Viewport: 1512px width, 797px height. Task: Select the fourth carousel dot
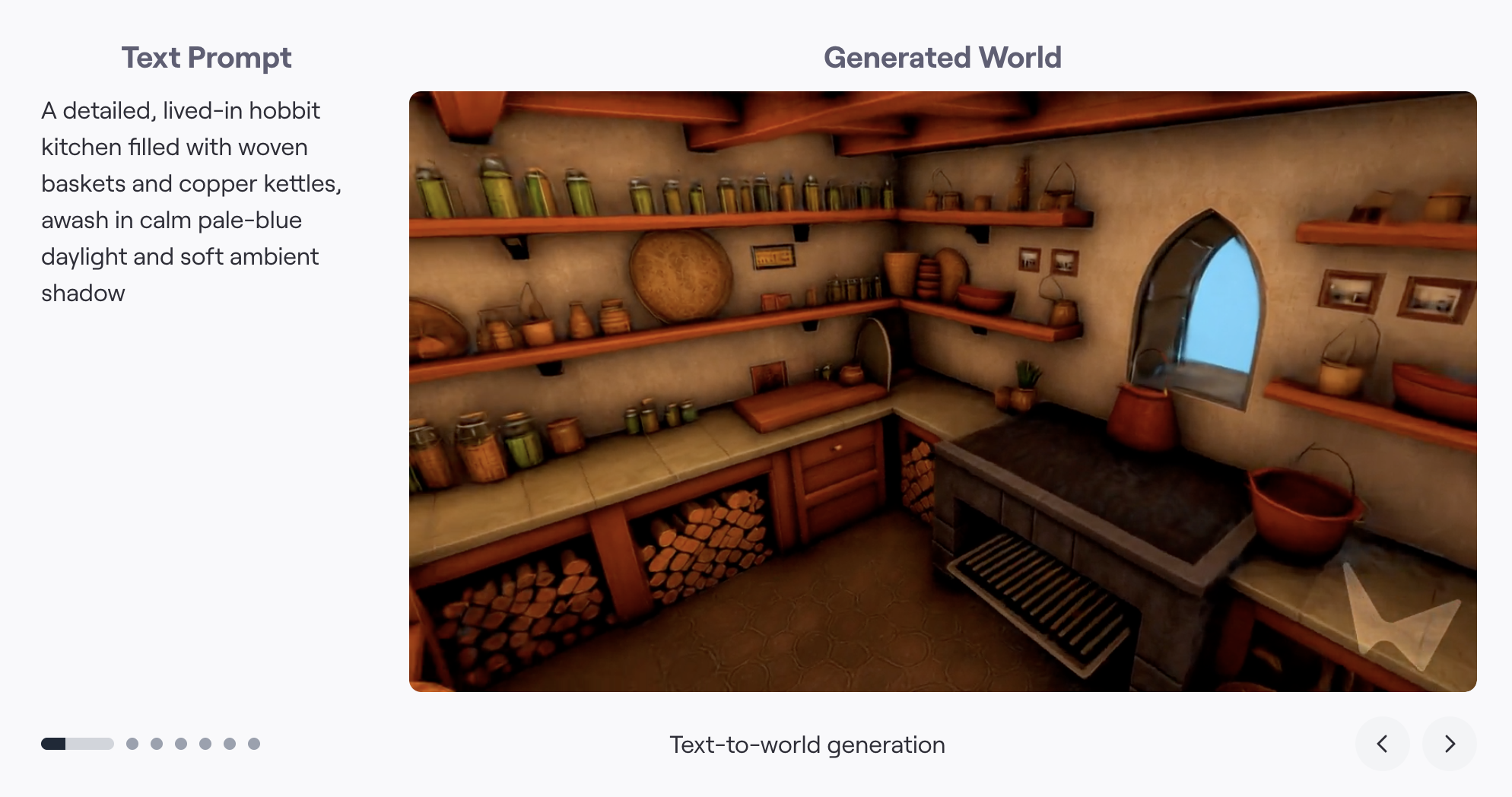point(181,744)
